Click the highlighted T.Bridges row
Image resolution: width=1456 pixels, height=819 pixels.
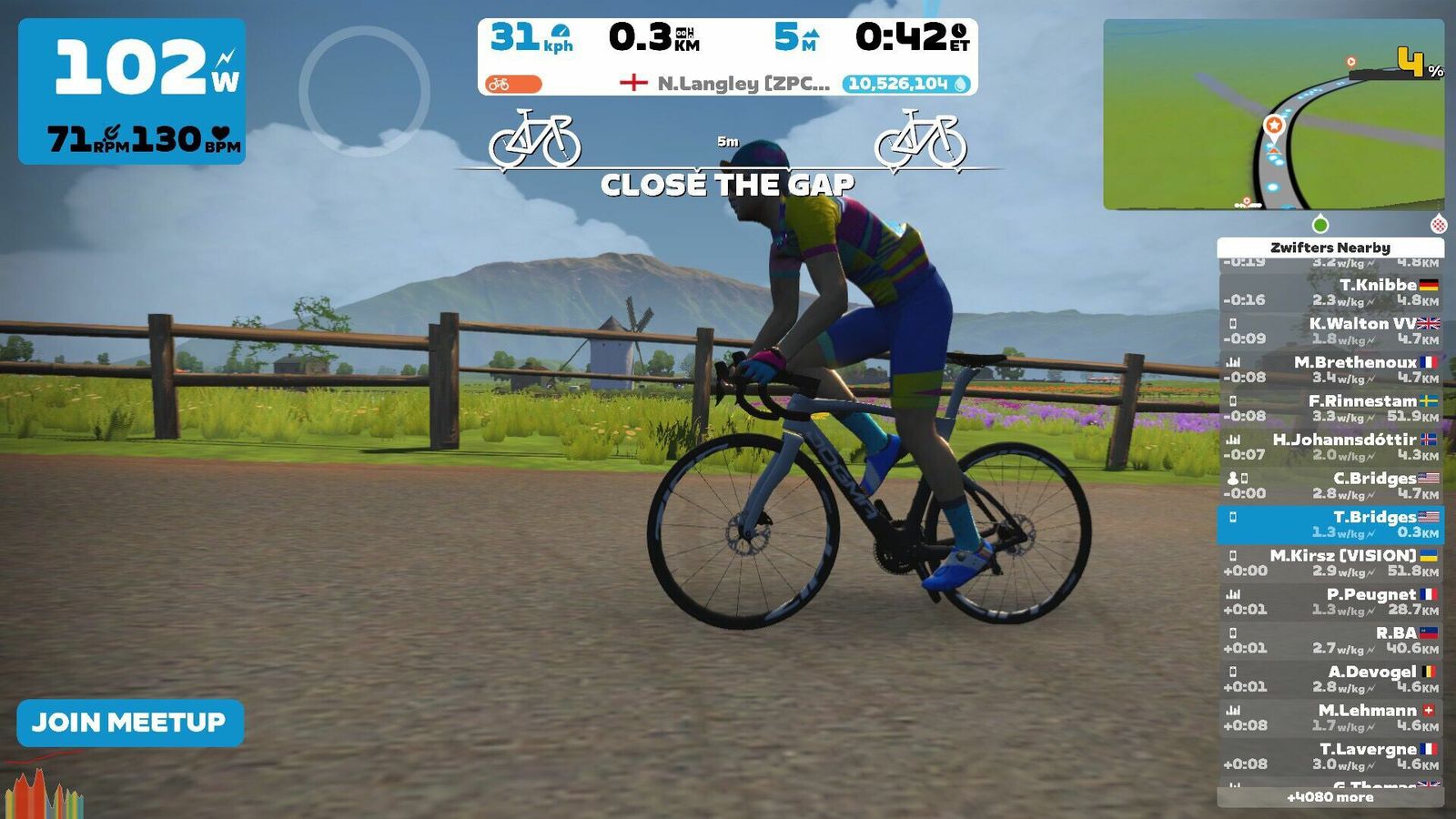(x=1330, y=524)
